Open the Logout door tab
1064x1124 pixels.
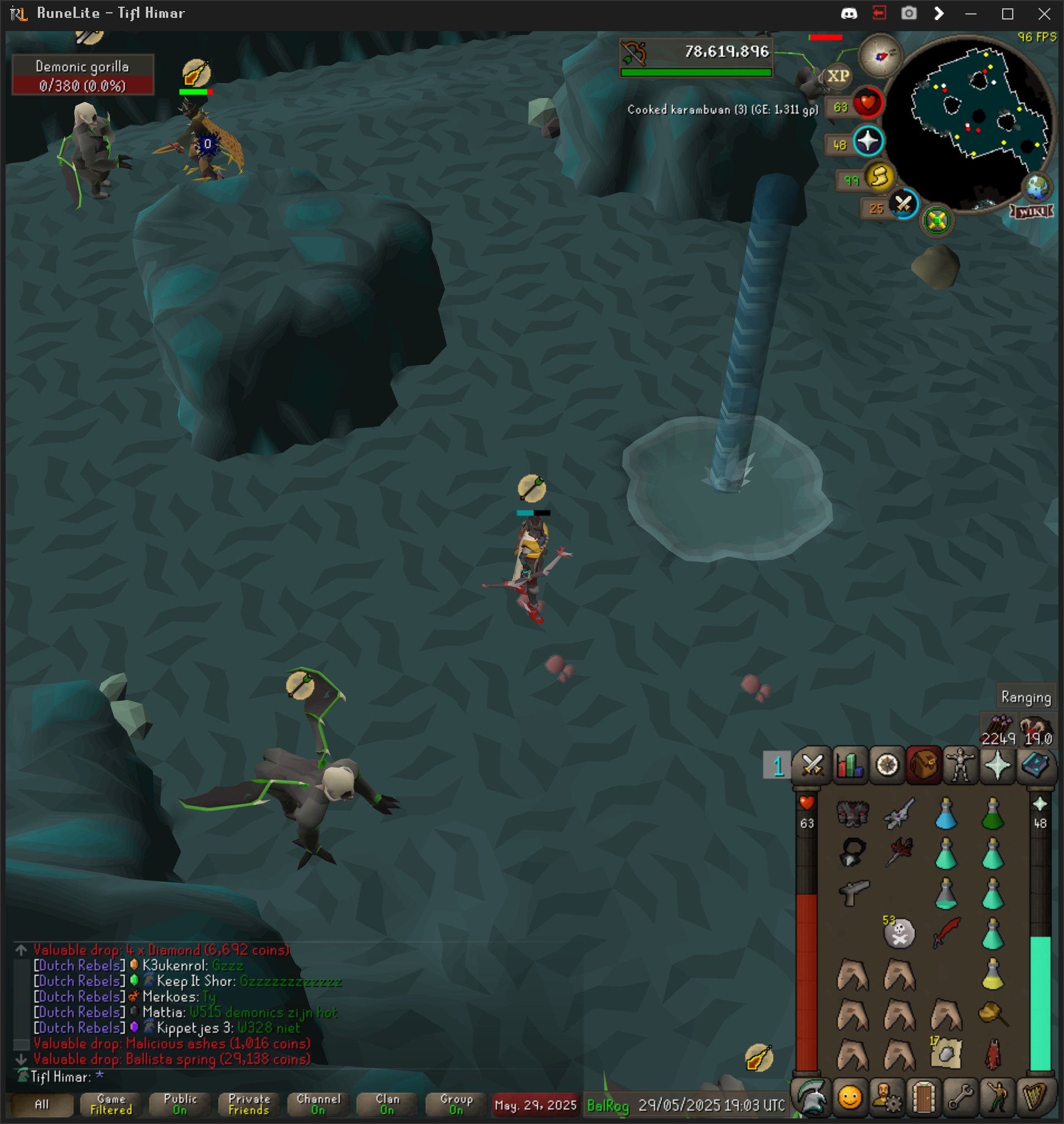tap(924, 1097)
